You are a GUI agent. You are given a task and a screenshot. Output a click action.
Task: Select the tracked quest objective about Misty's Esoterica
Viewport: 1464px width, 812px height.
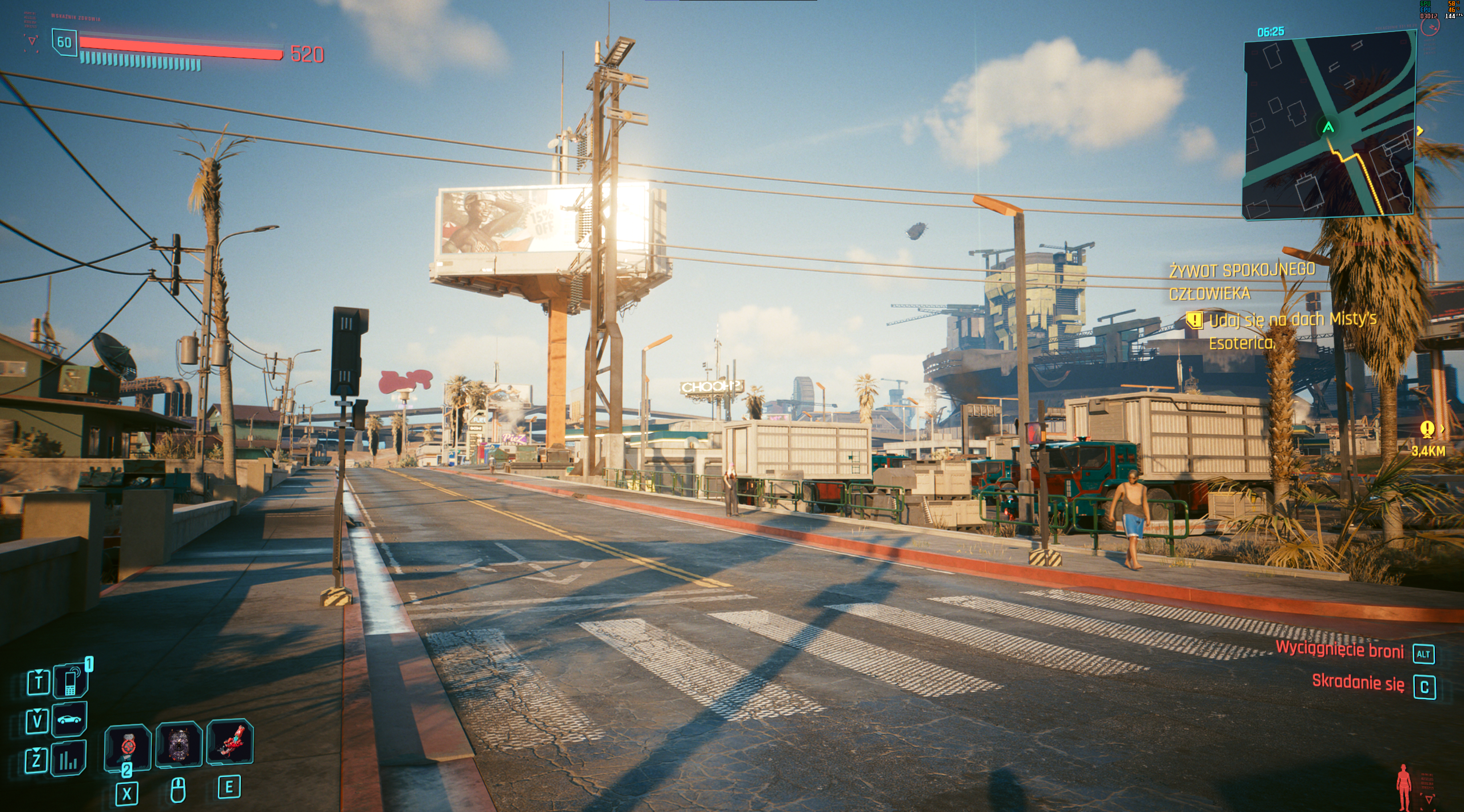click(x=1291, y=331)
